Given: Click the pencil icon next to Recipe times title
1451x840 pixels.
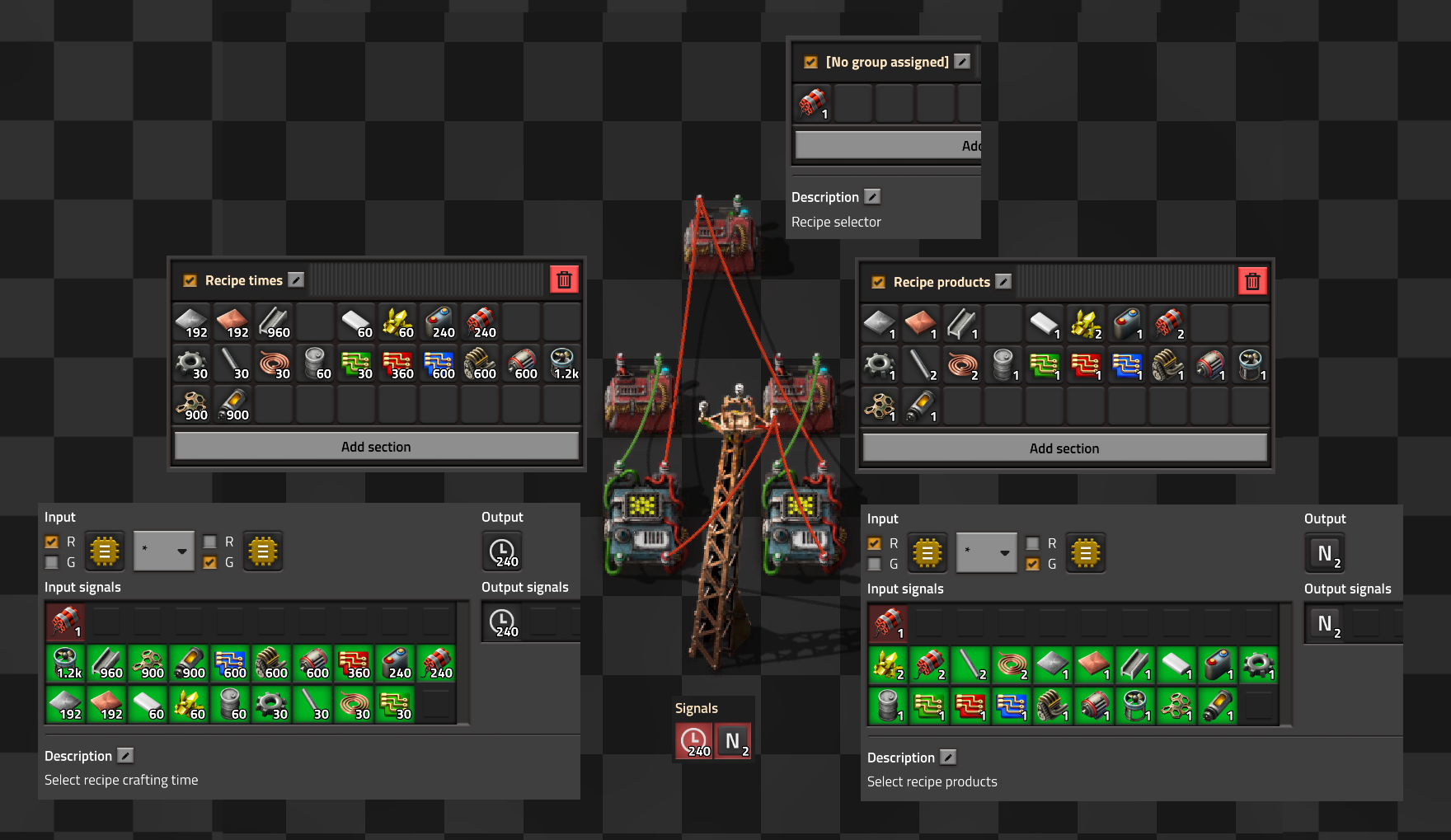Looking at the screenshot, I should pyautogui.click(x=296, y=279).
